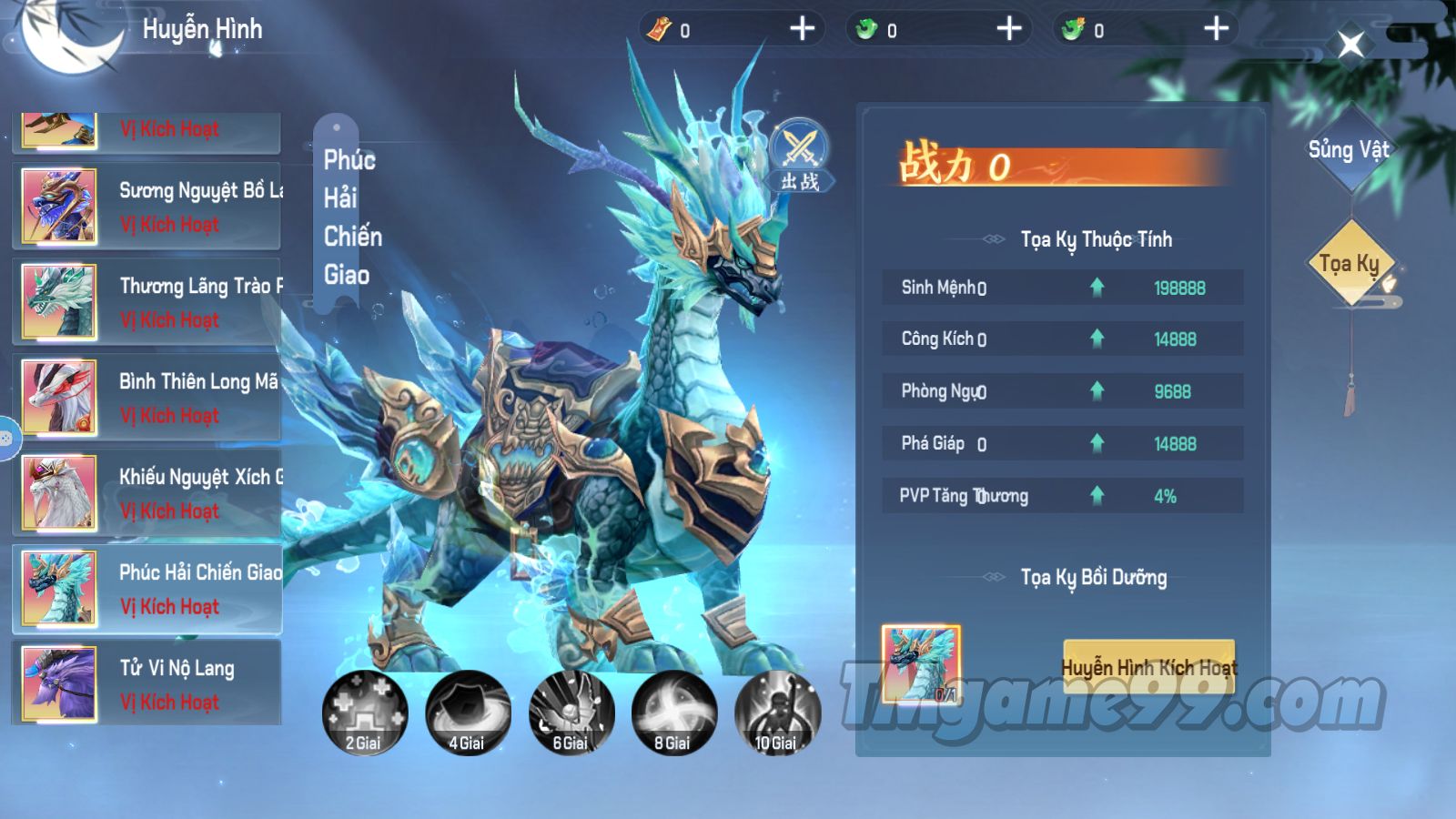Open the mount material item slot
1456x819 pixels.
920,663
